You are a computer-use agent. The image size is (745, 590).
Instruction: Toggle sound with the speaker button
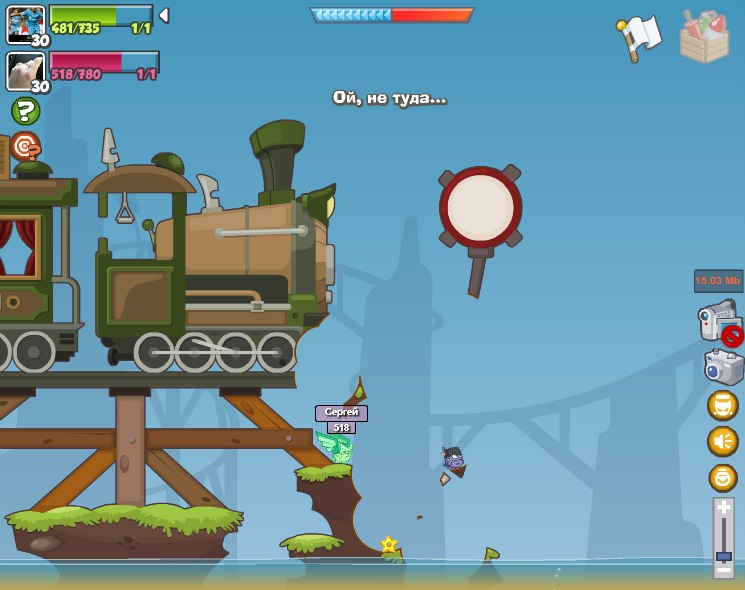pyautogui.click(x=722, y=441)
